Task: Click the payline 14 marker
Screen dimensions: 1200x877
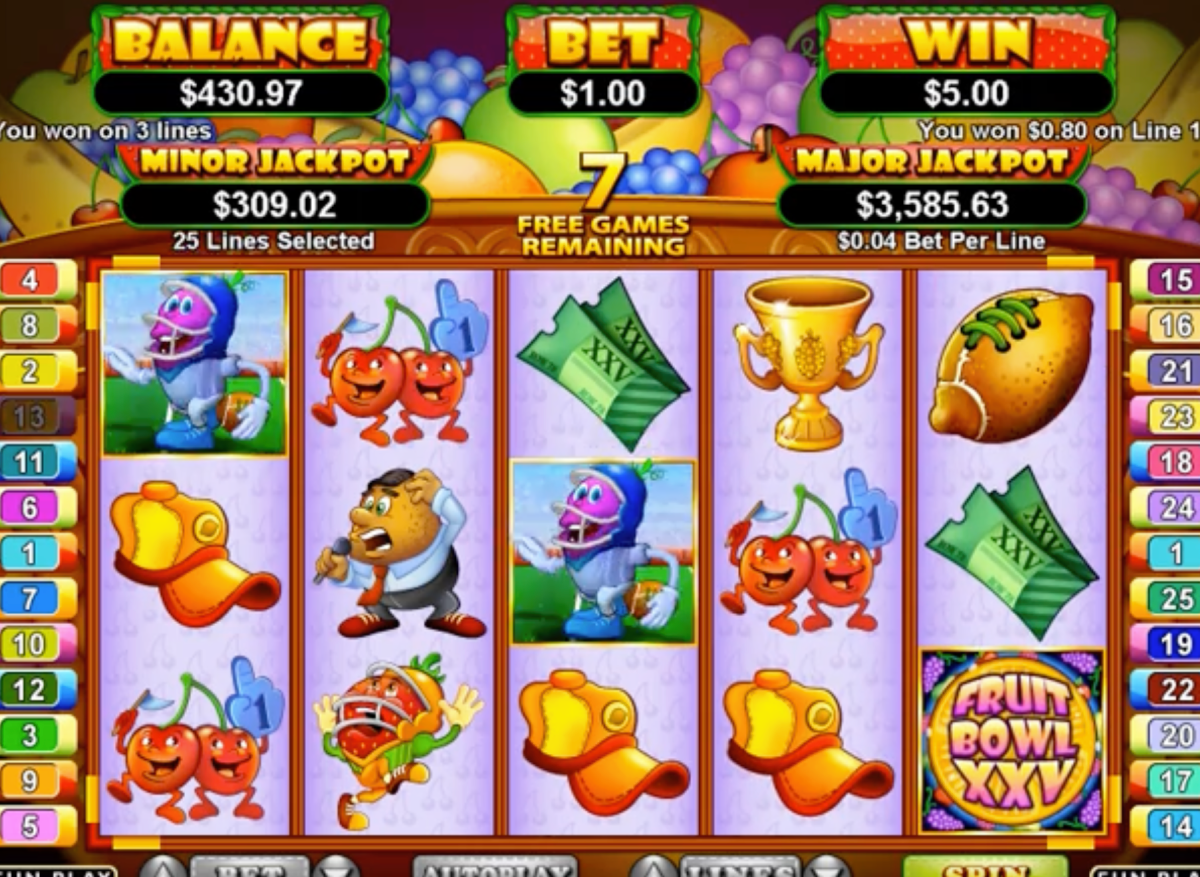Action: click(x=1166, y=826)
